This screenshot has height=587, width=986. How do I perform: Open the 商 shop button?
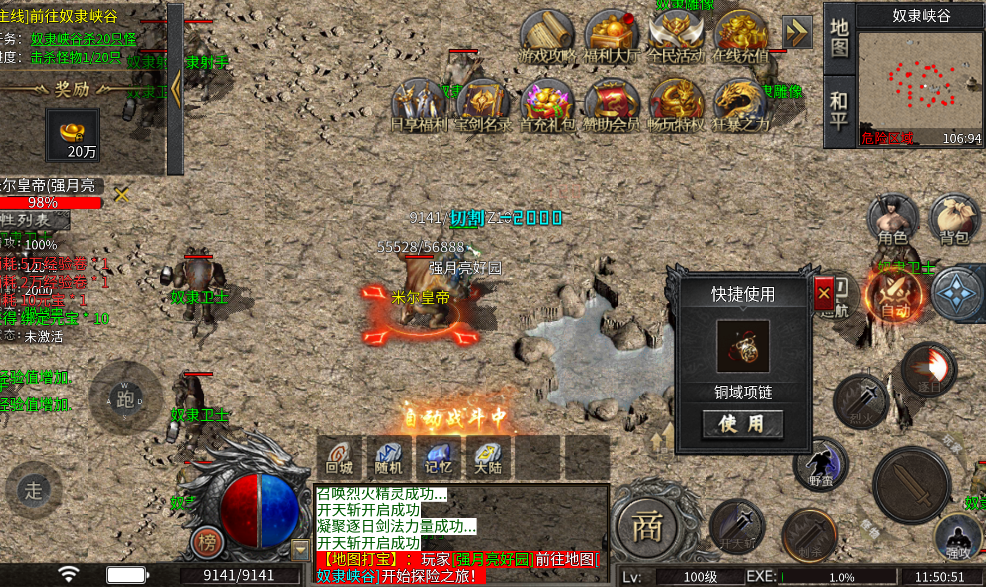point(651,523)
